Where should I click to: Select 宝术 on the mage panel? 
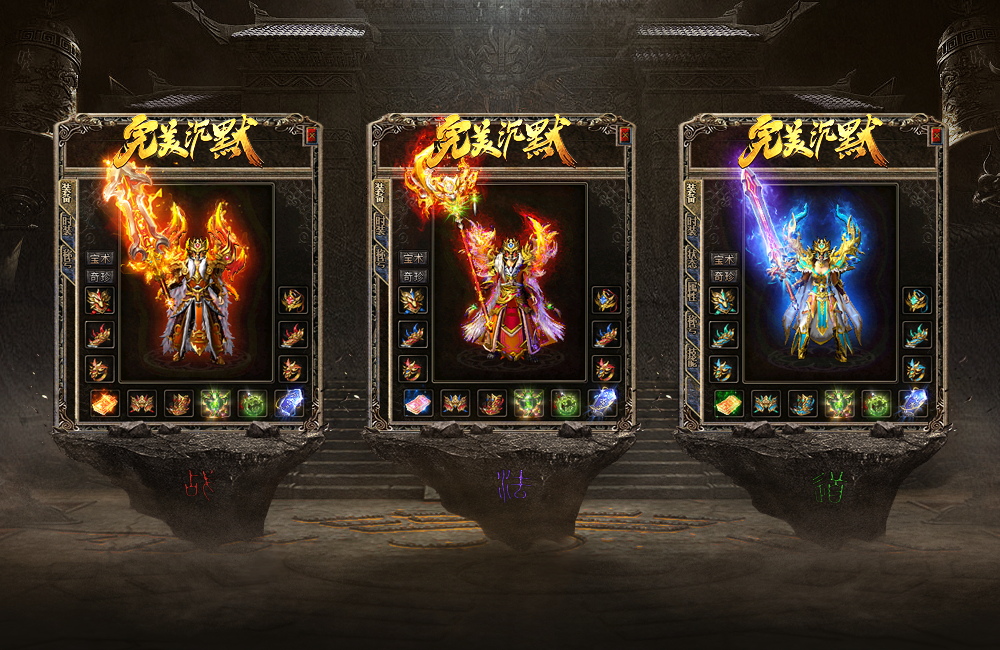pyautogui.click(x=412, y=258)
